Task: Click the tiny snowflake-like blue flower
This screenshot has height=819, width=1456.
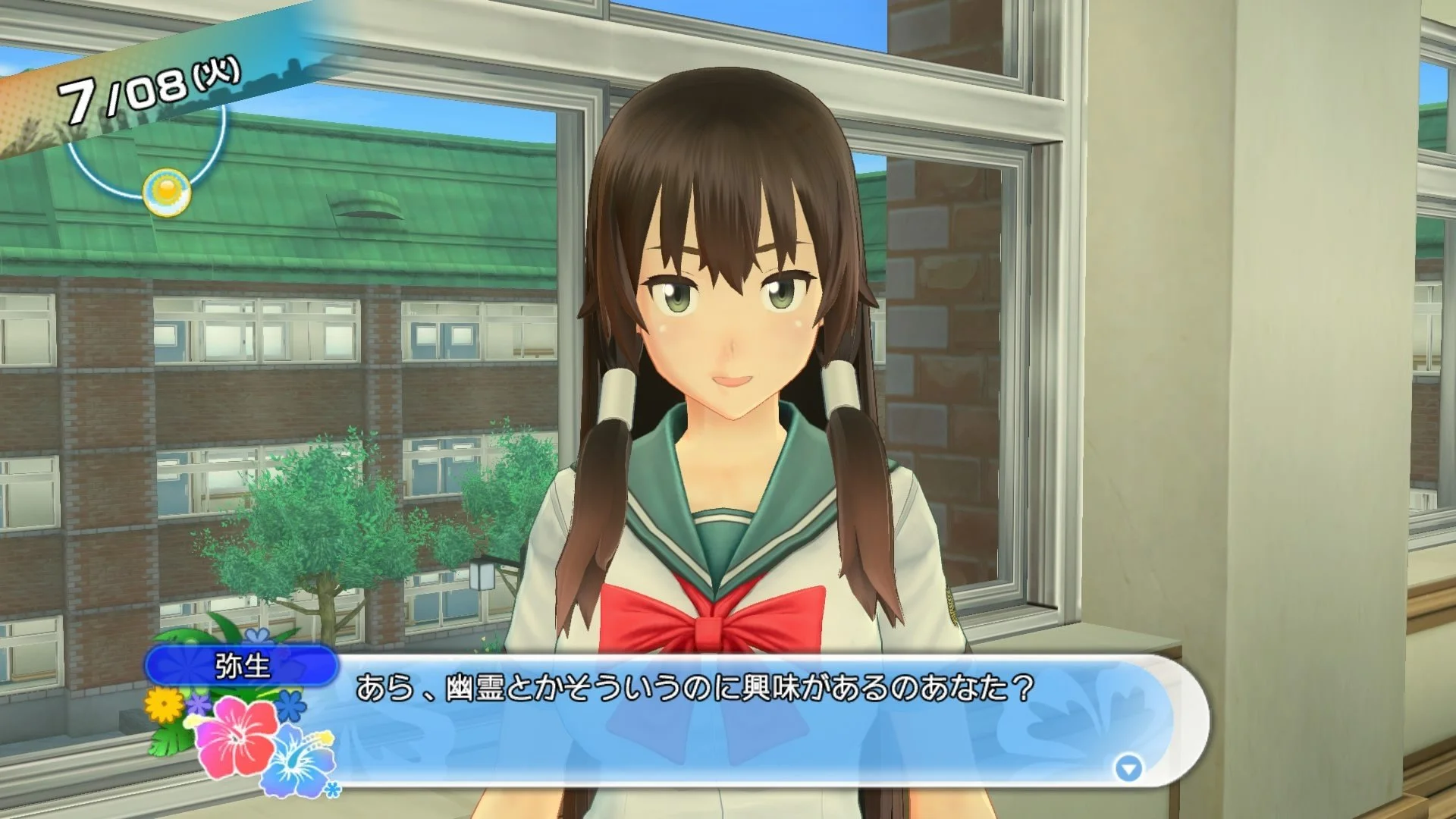Action: click(332, 789)
